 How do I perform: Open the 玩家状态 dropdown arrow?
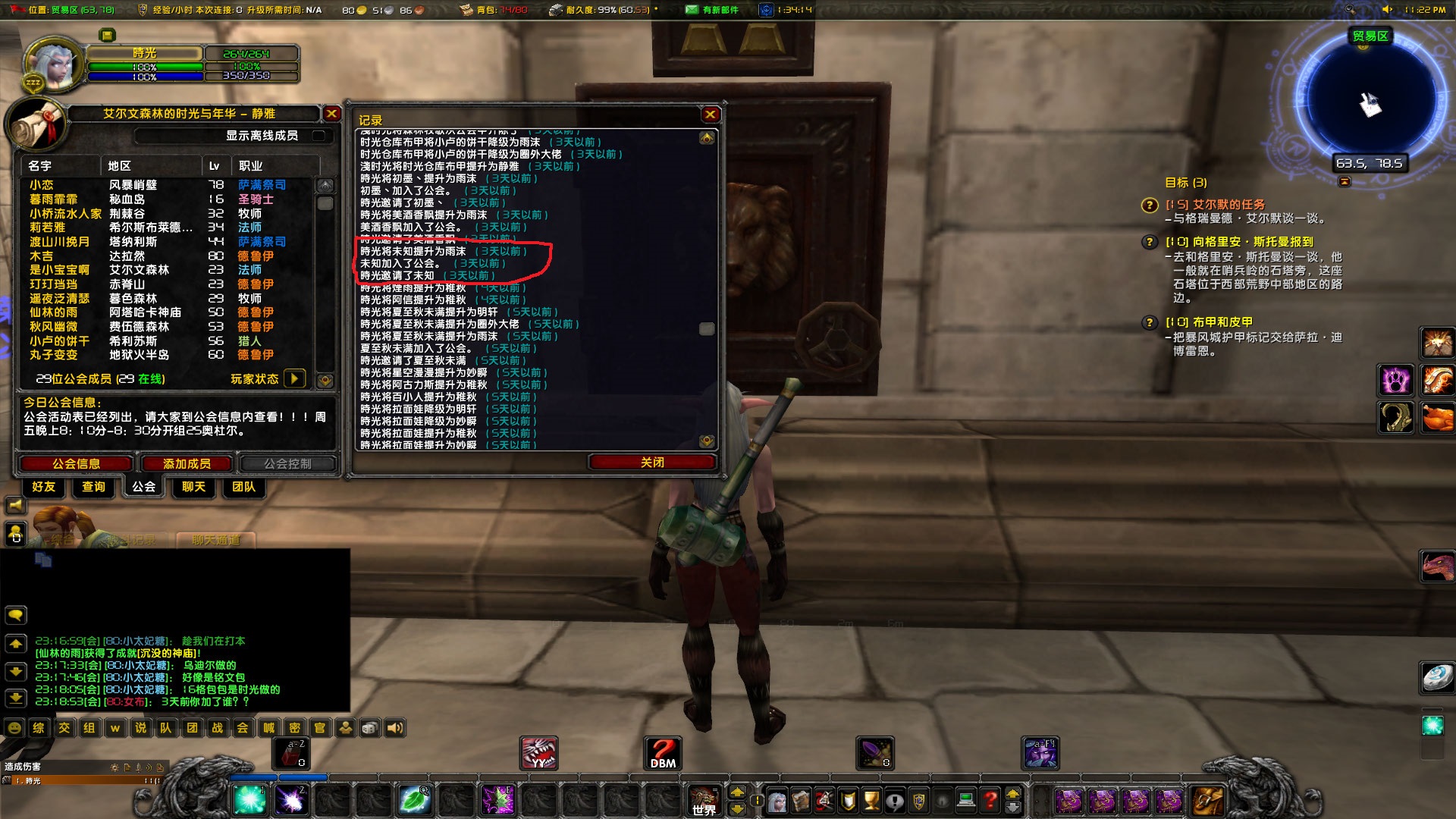click(295, 378)
